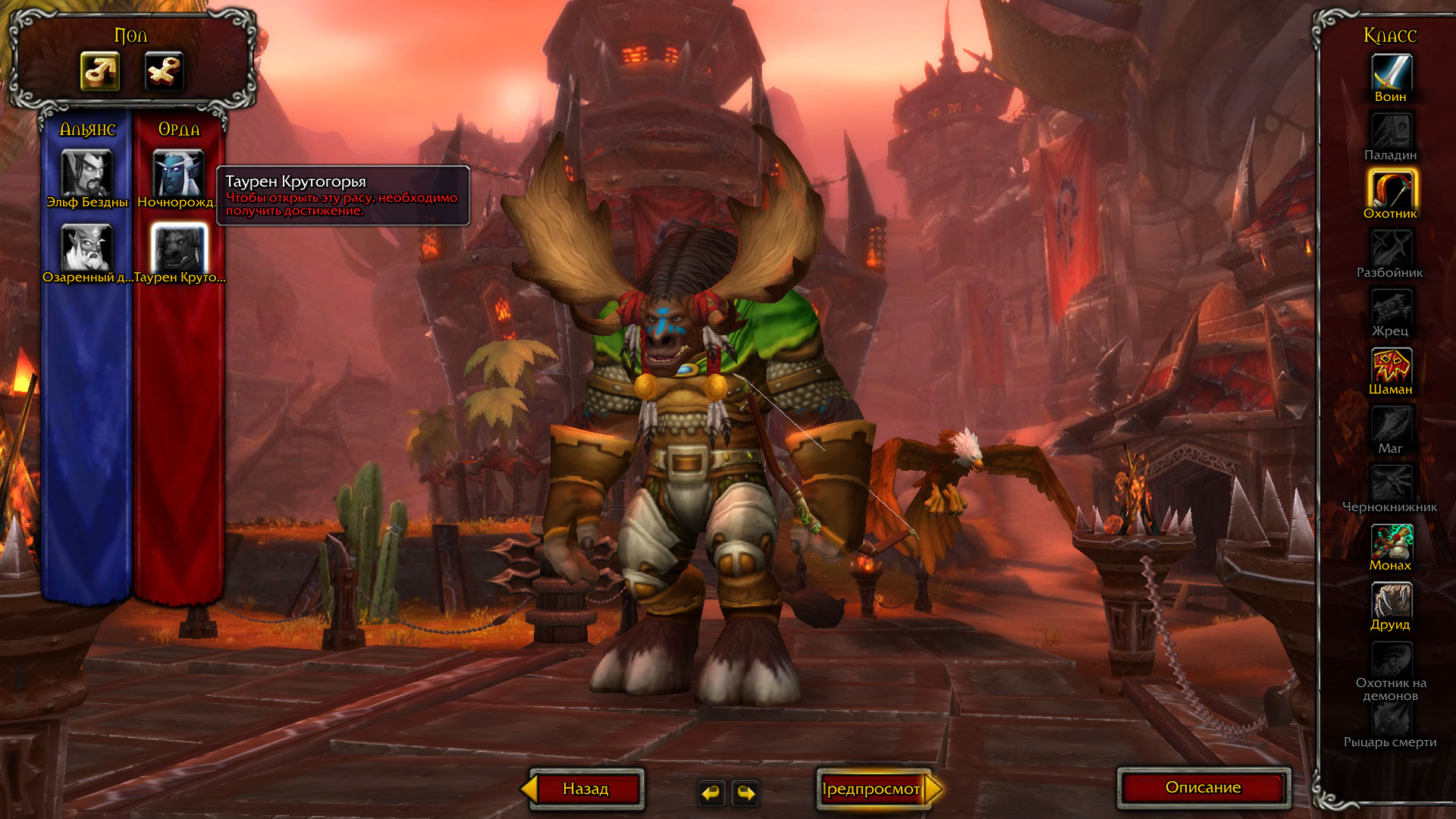Click the Разбойник class icon
The height and width of the screenshot is (819, 1456).
(1391, 249)
